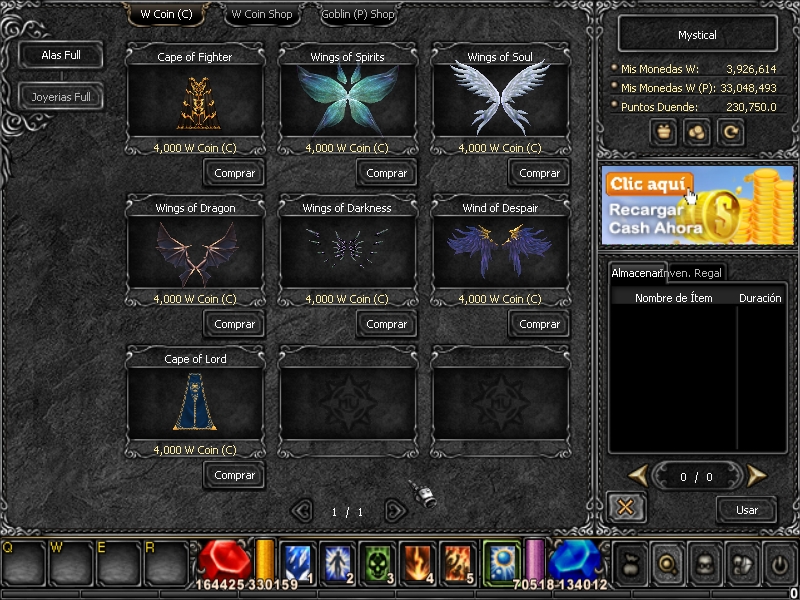Viewport: 800px width, 600px height.
Task: Click the Usar button
Action: pyautogui.click(x=747, y=509)
